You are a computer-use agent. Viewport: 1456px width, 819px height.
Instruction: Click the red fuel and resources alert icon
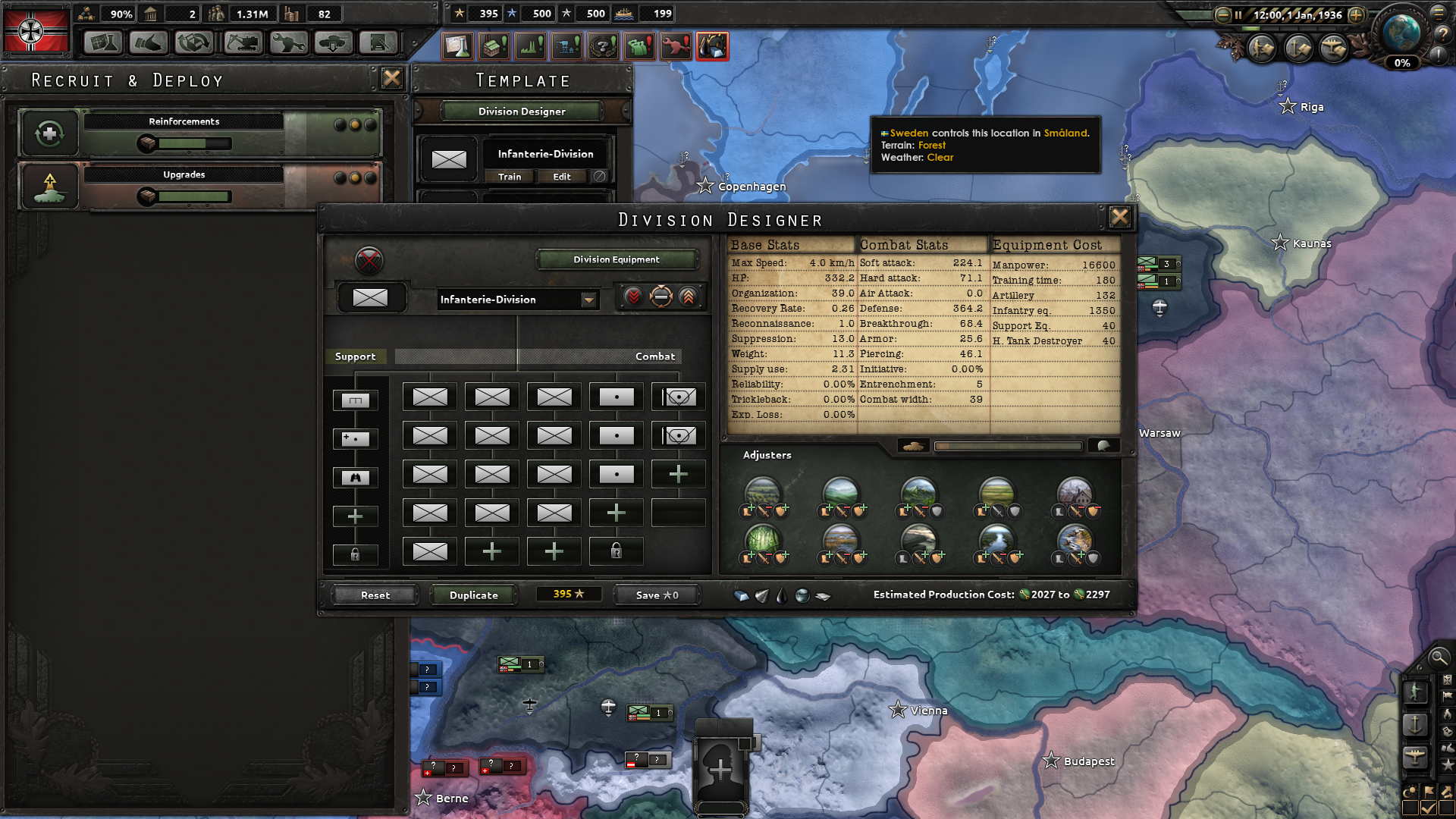coord(711,46)
